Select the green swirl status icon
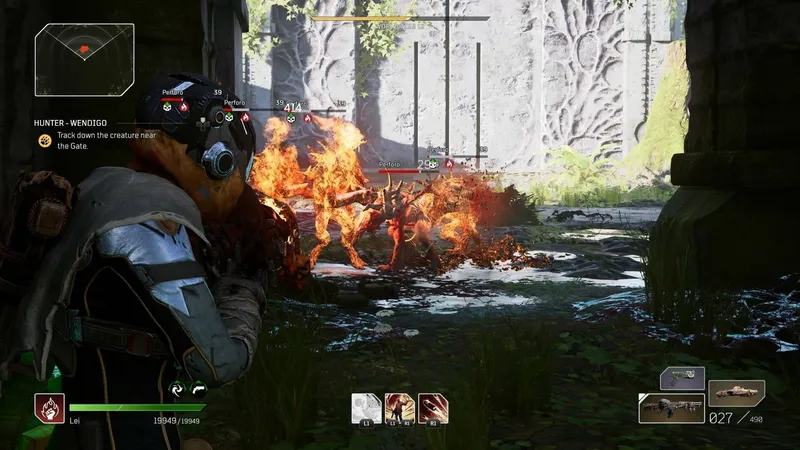 177,390
